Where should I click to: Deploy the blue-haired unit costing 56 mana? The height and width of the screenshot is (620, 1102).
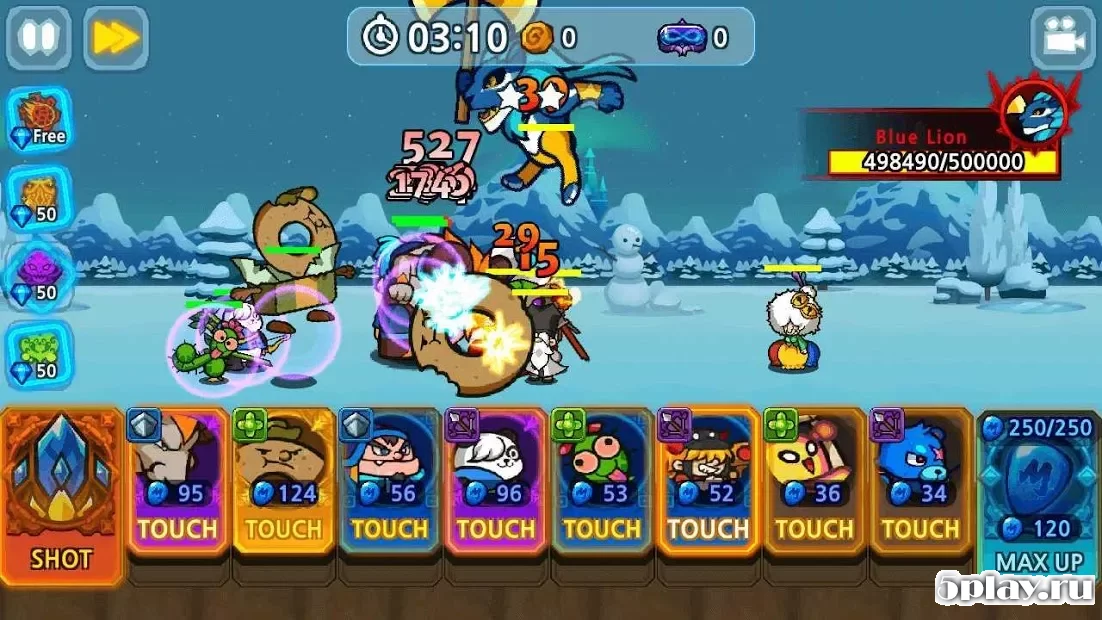(x=389, y=481)
